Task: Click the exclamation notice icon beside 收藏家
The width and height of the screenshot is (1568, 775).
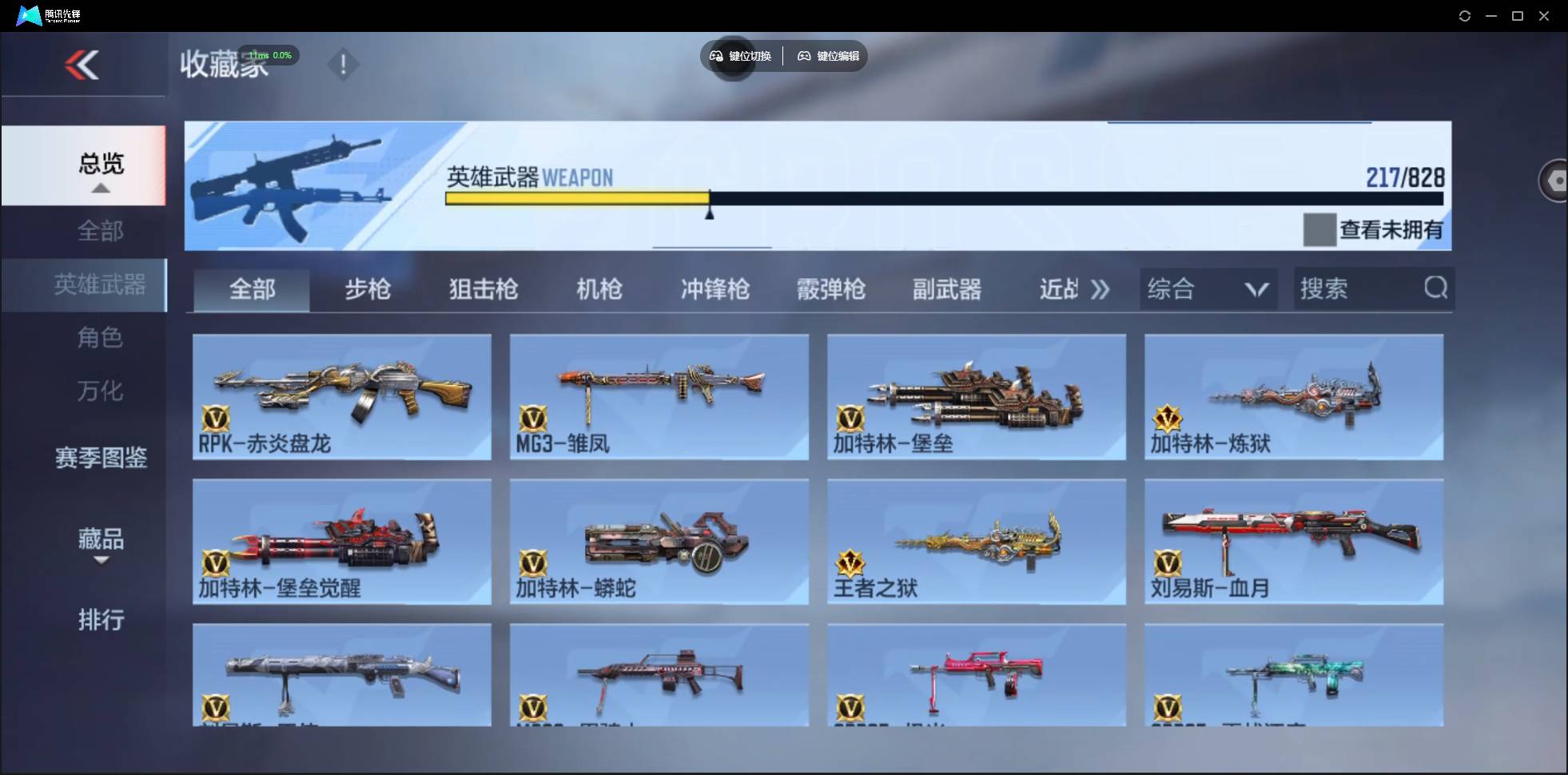Action: pyautogui.click(x=343, y=64)
